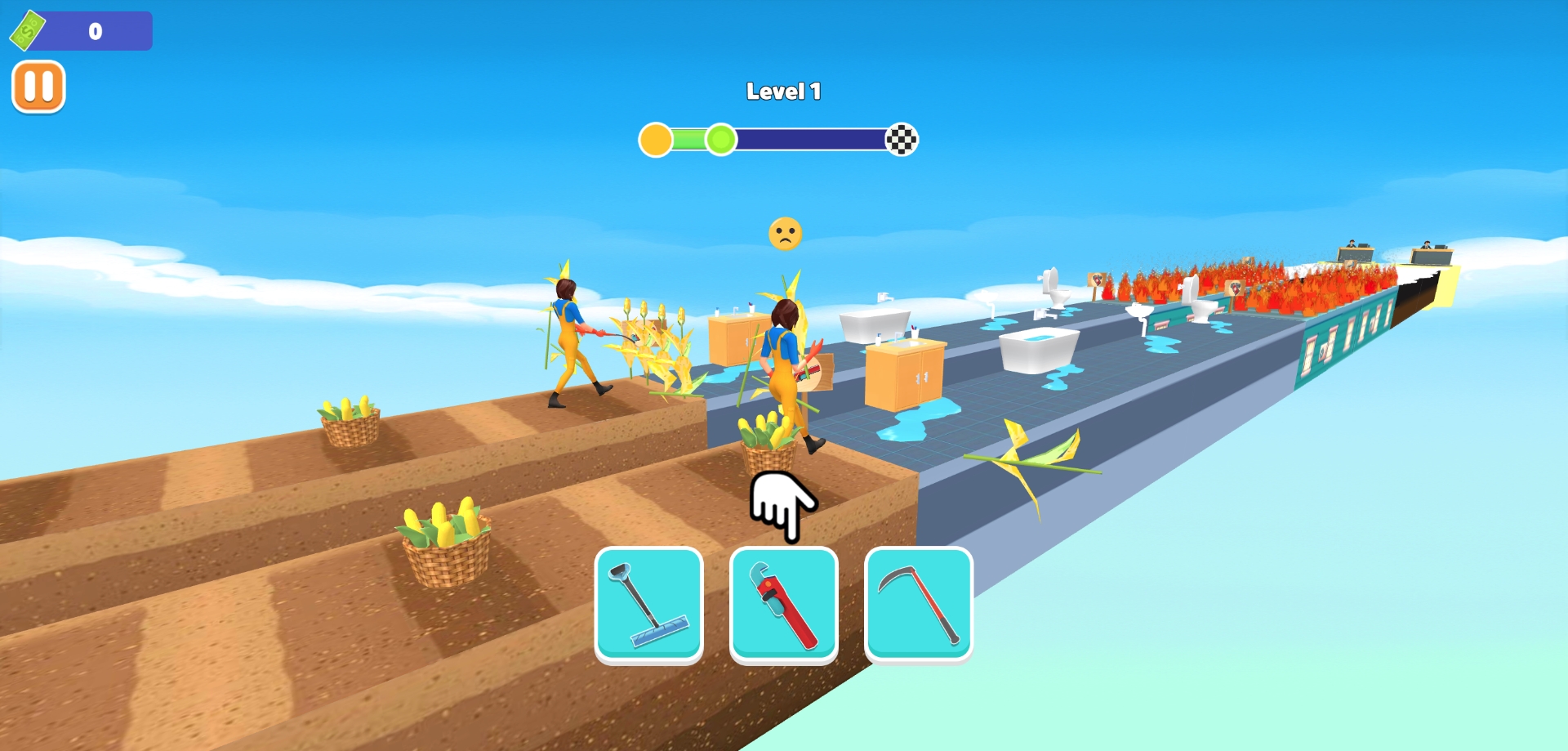Pause the game with the orange button
The width and height of the screenshot is (1568, 751).
(x=38, y=87)
